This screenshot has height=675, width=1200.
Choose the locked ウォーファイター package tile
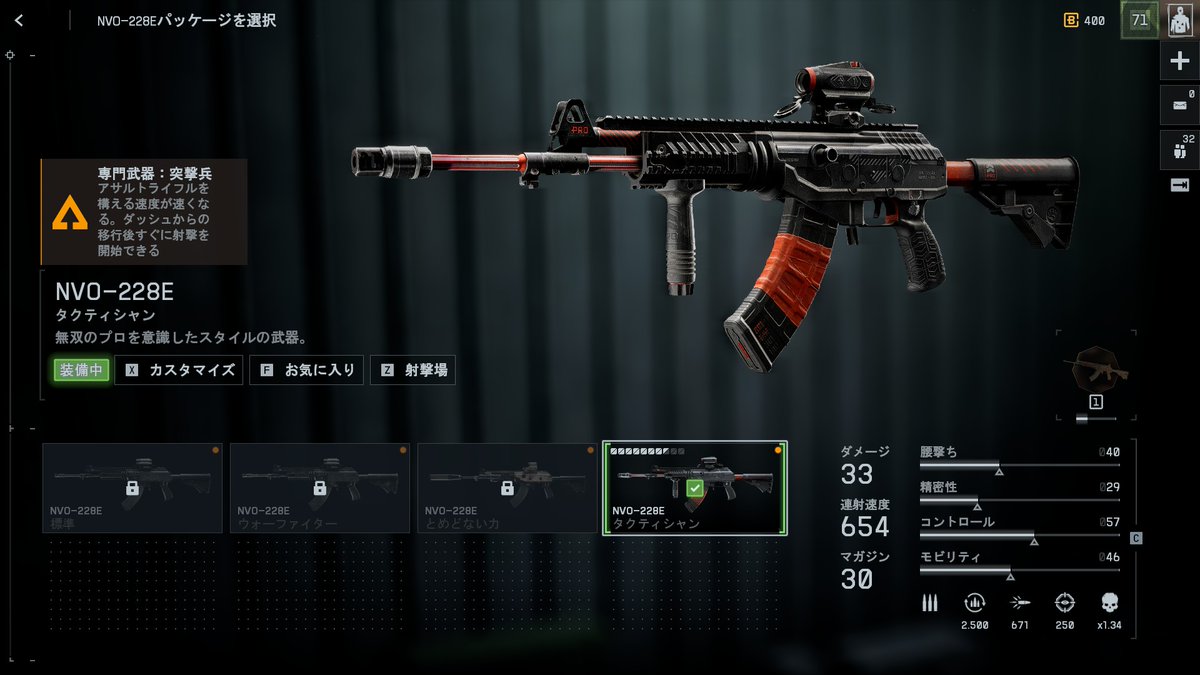(320, 488)
